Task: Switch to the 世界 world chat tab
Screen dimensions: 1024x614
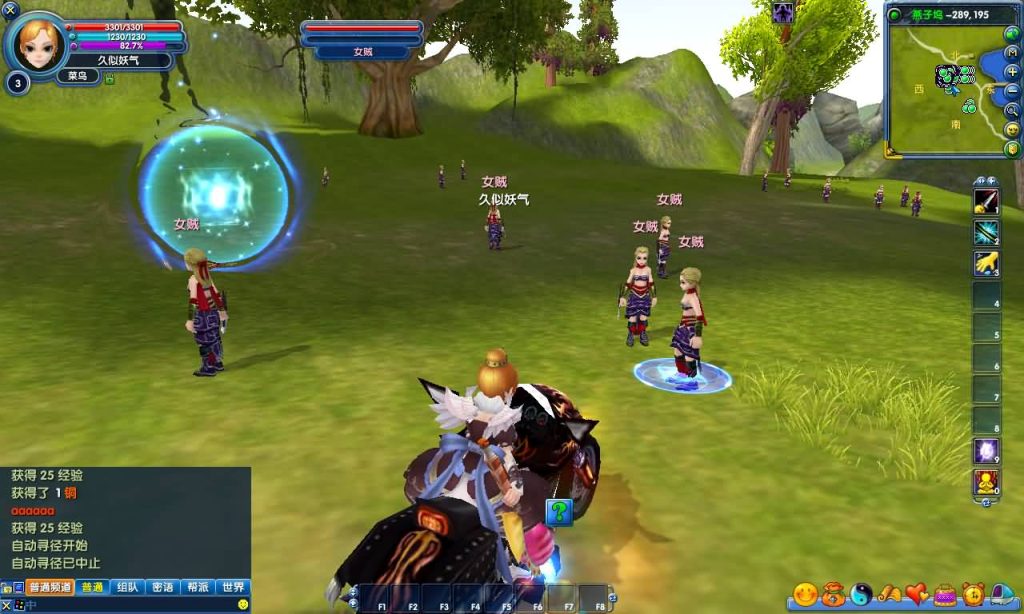Action: tap(232, 587)
